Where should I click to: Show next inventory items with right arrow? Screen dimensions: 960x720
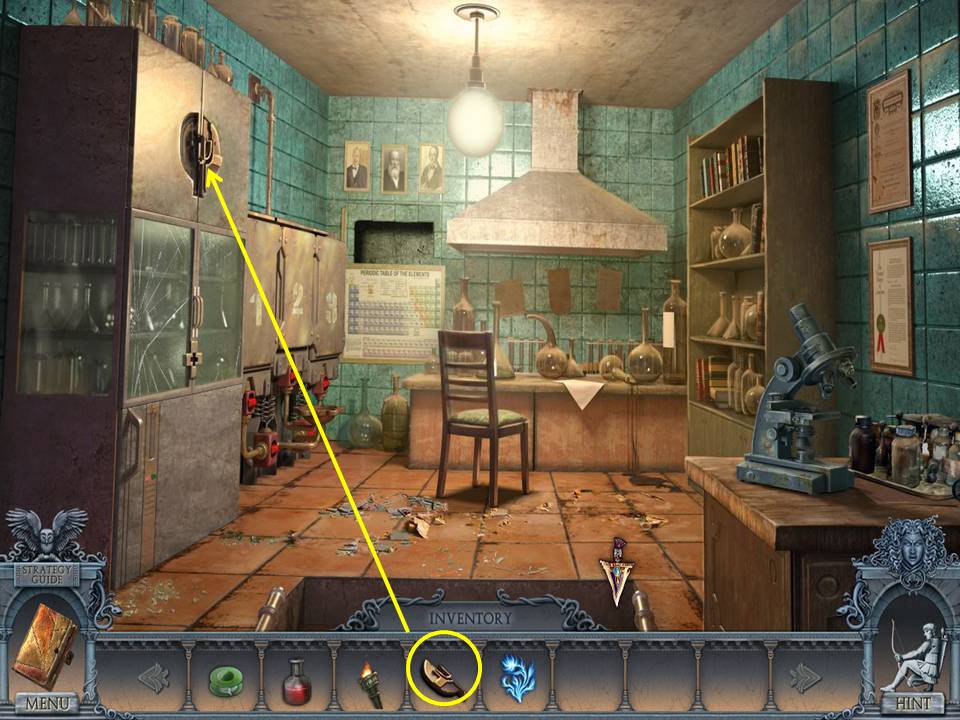pyautogui.click(x=807, y=677)
